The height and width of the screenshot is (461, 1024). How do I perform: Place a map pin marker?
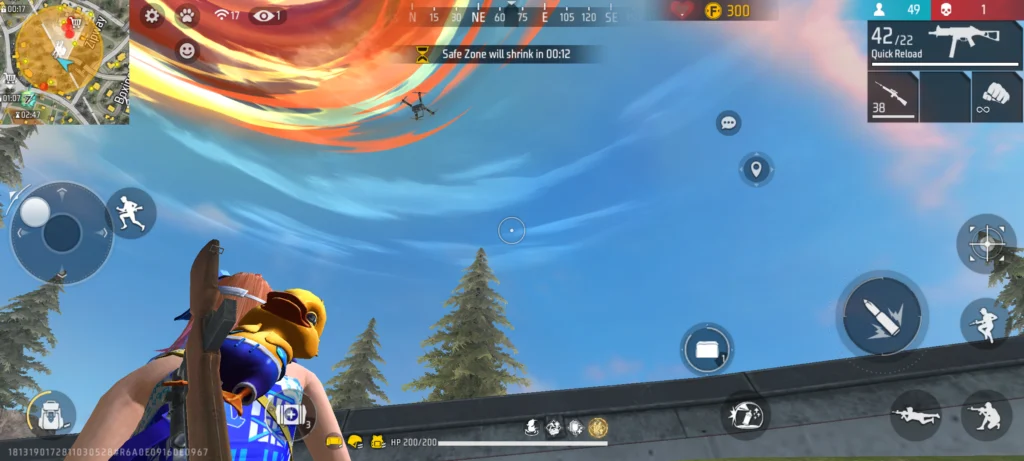point(756,169)
